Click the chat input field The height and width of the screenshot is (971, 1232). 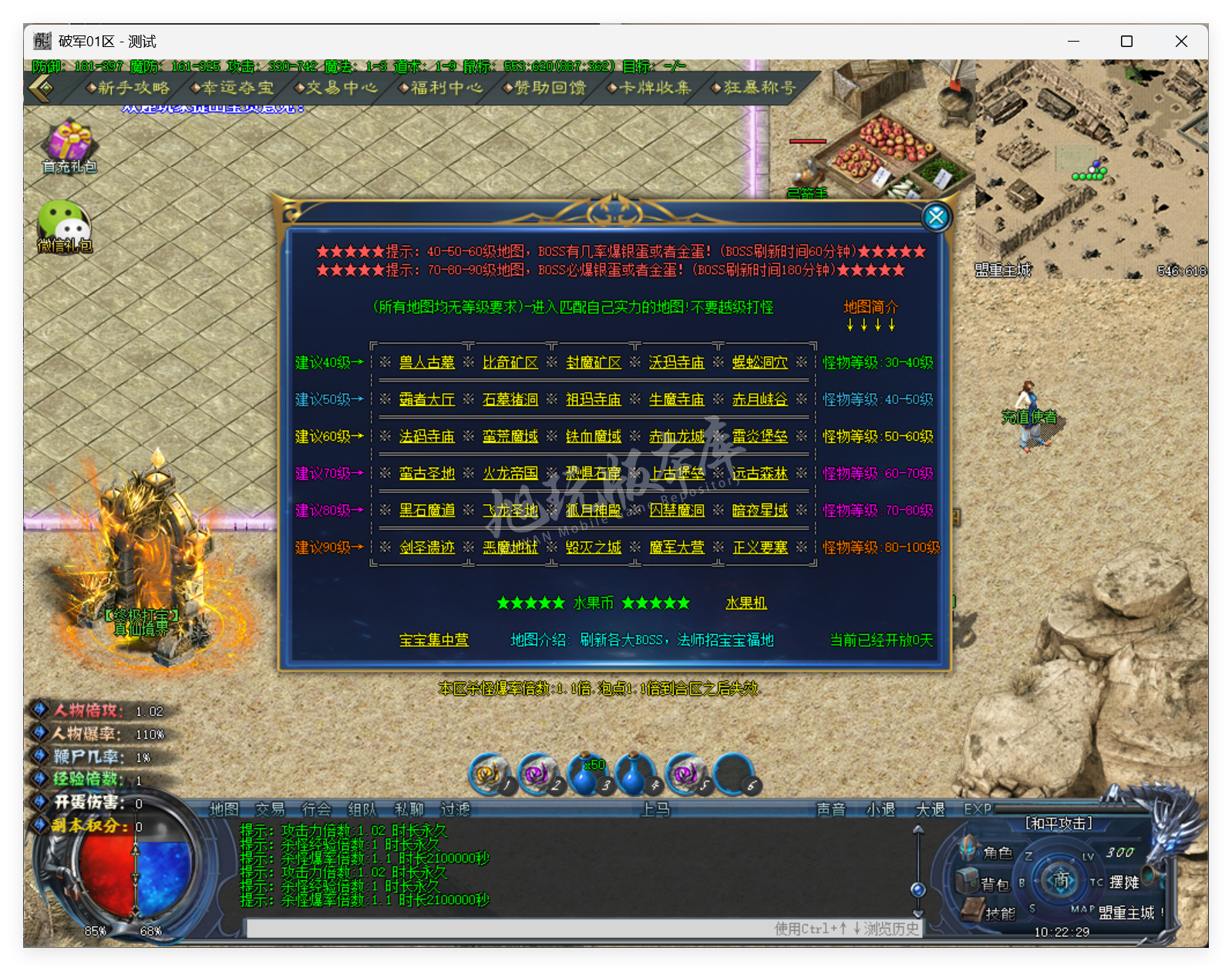509,929
